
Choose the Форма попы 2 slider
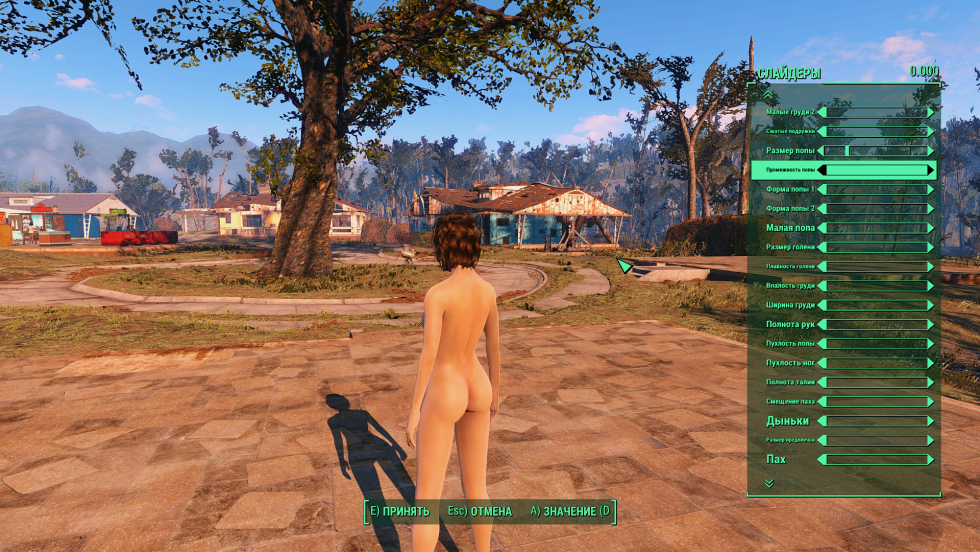(877, 209)
